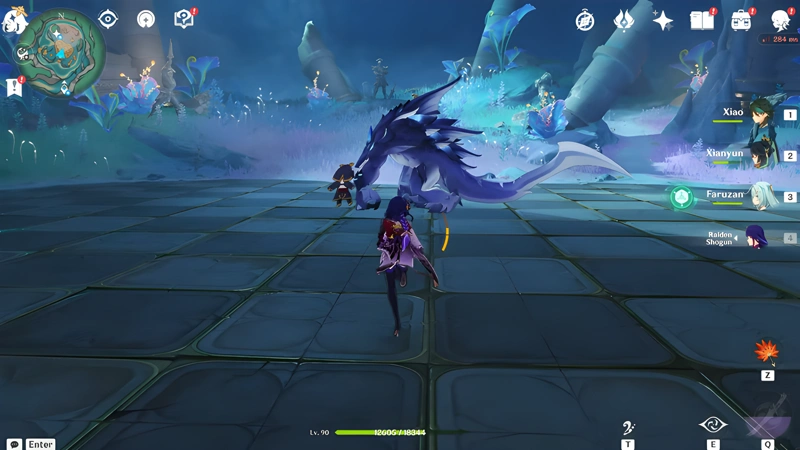Click the eye-shaped icon beside the minimap

[108, 20]
